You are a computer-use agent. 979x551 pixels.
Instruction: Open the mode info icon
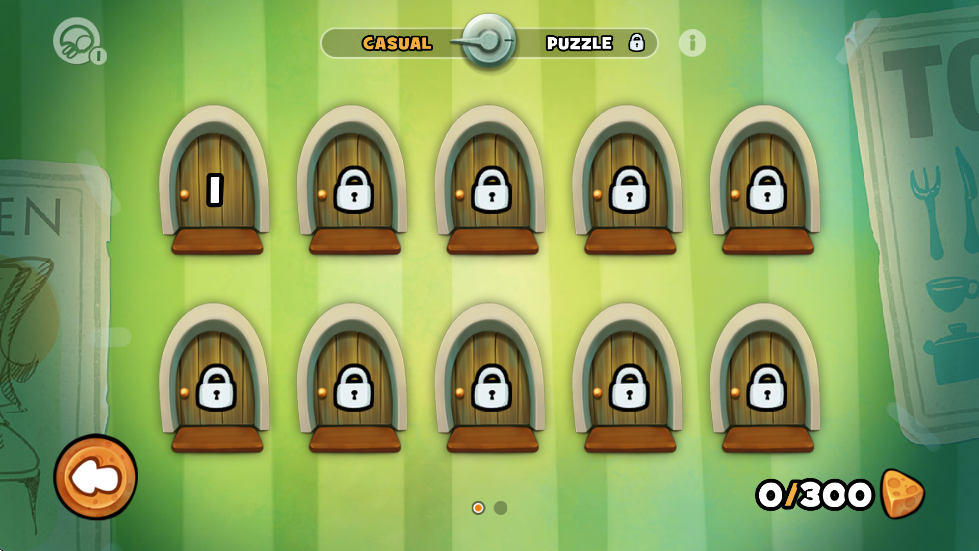(x=692, y=43)
